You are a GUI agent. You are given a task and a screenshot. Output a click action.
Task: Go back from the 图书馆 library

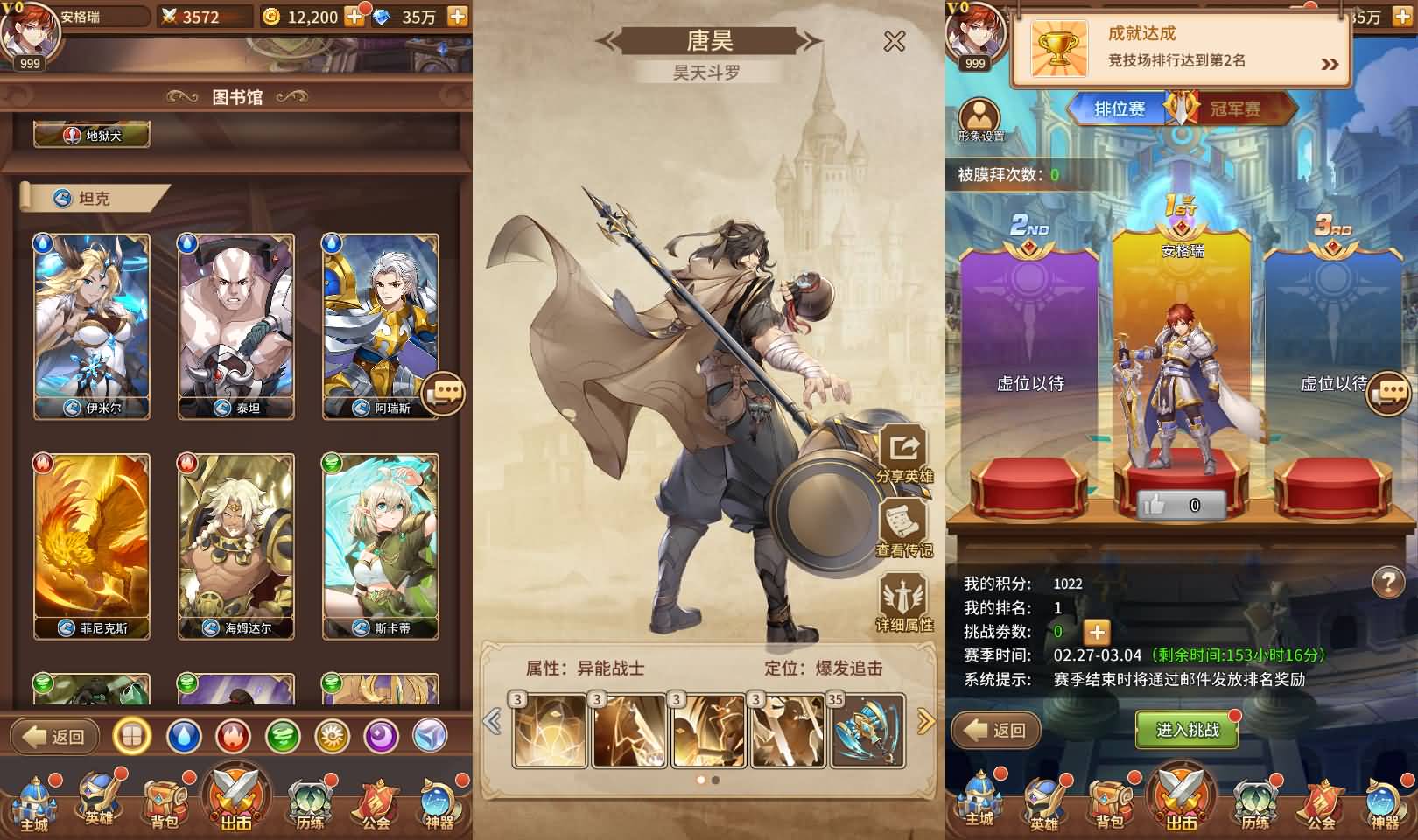point(55,737)
